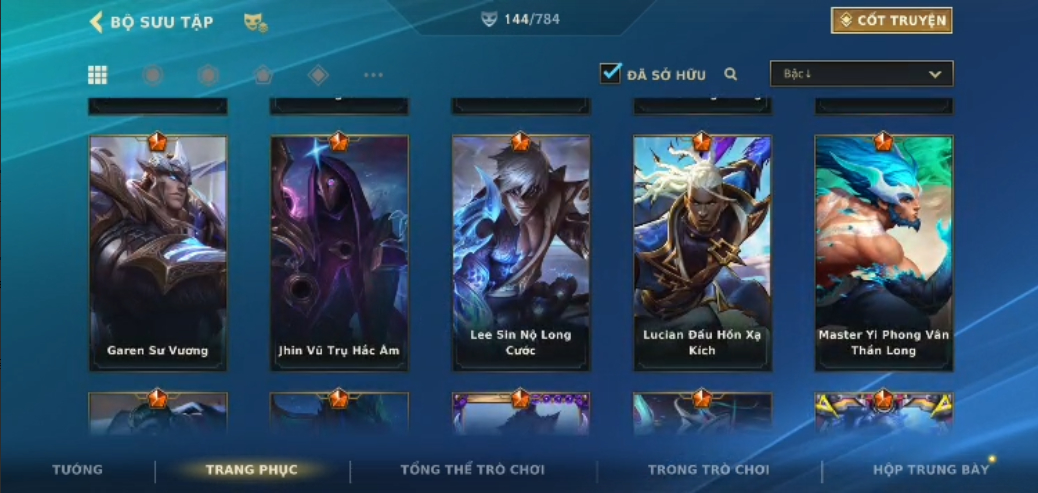Select Garen Sư Vương skin card
The height and width of the screenshot is (493, 1038).
(x=158, y=253)
